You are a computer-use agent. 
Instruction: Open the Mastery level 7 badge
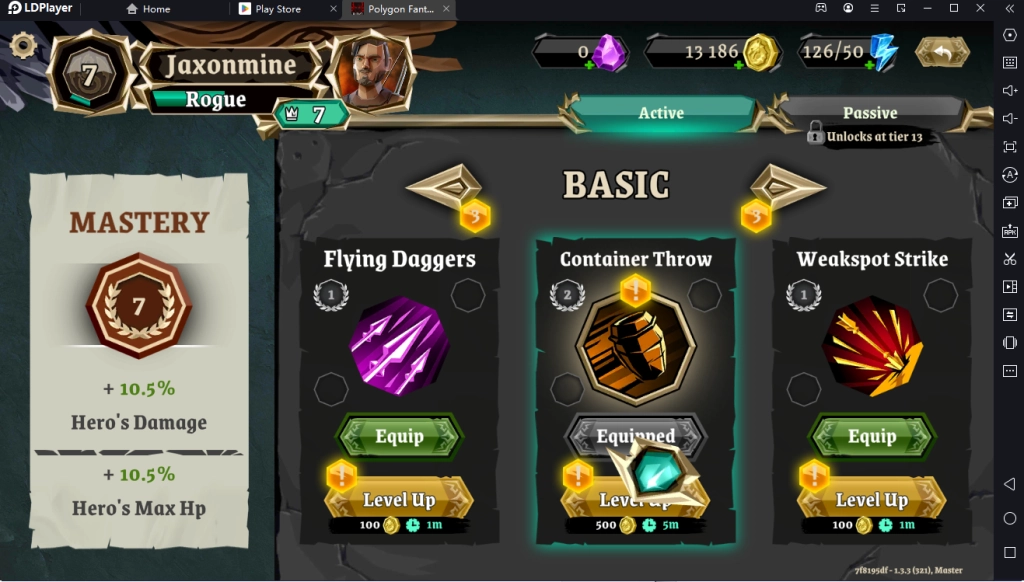coord(139,305)
